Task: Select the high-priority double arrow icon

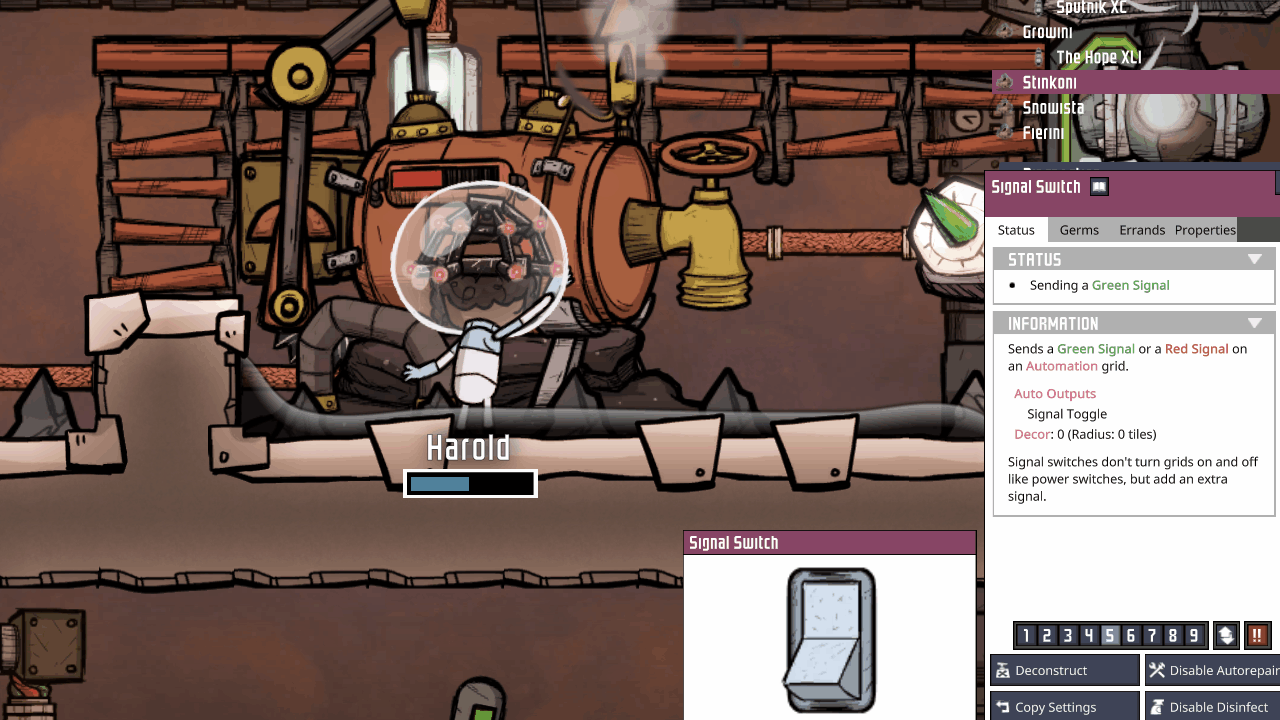Action: 1226,635
